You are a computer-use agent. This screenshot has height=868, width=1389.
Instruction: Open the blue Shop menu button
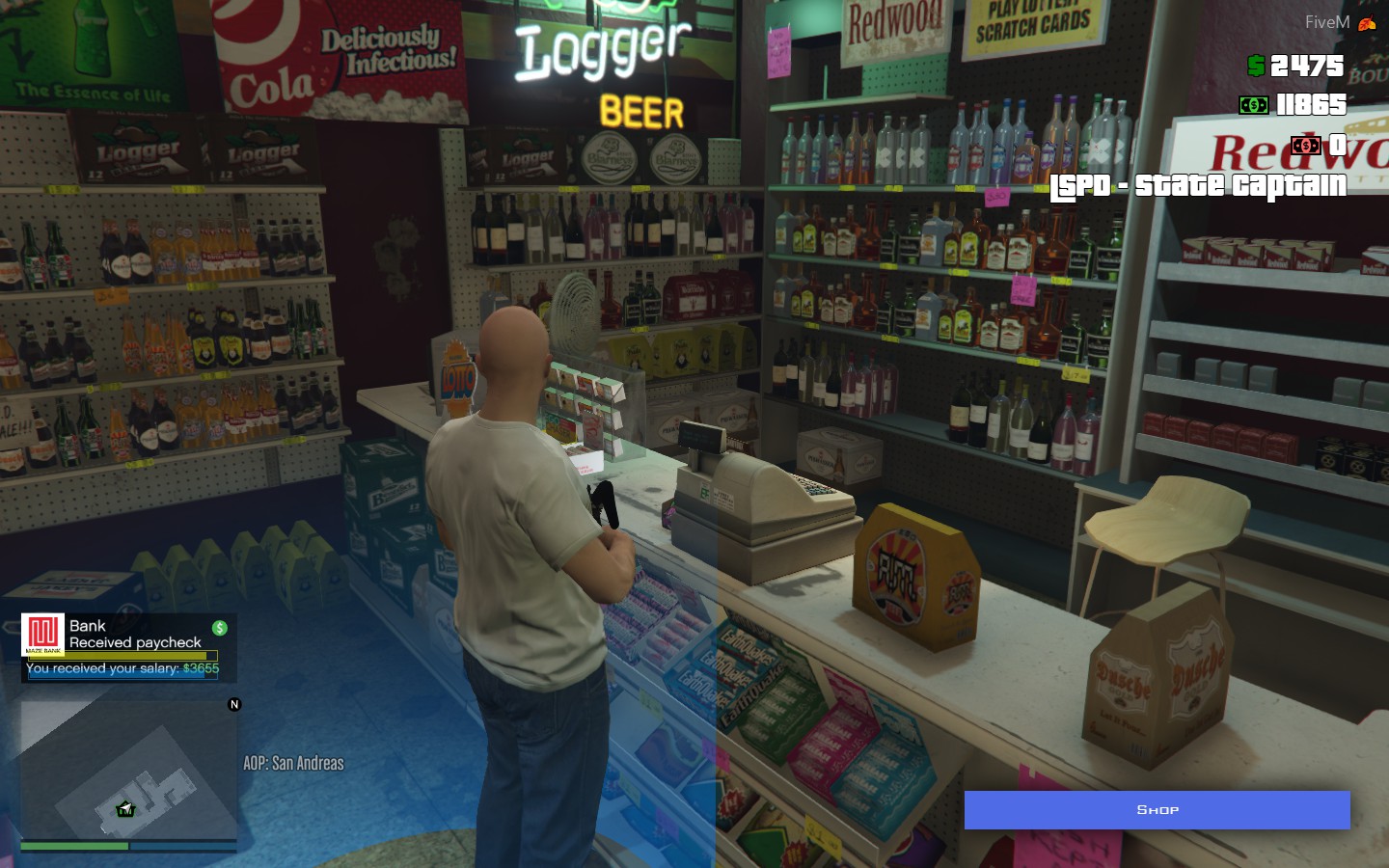coord(1157,810)
